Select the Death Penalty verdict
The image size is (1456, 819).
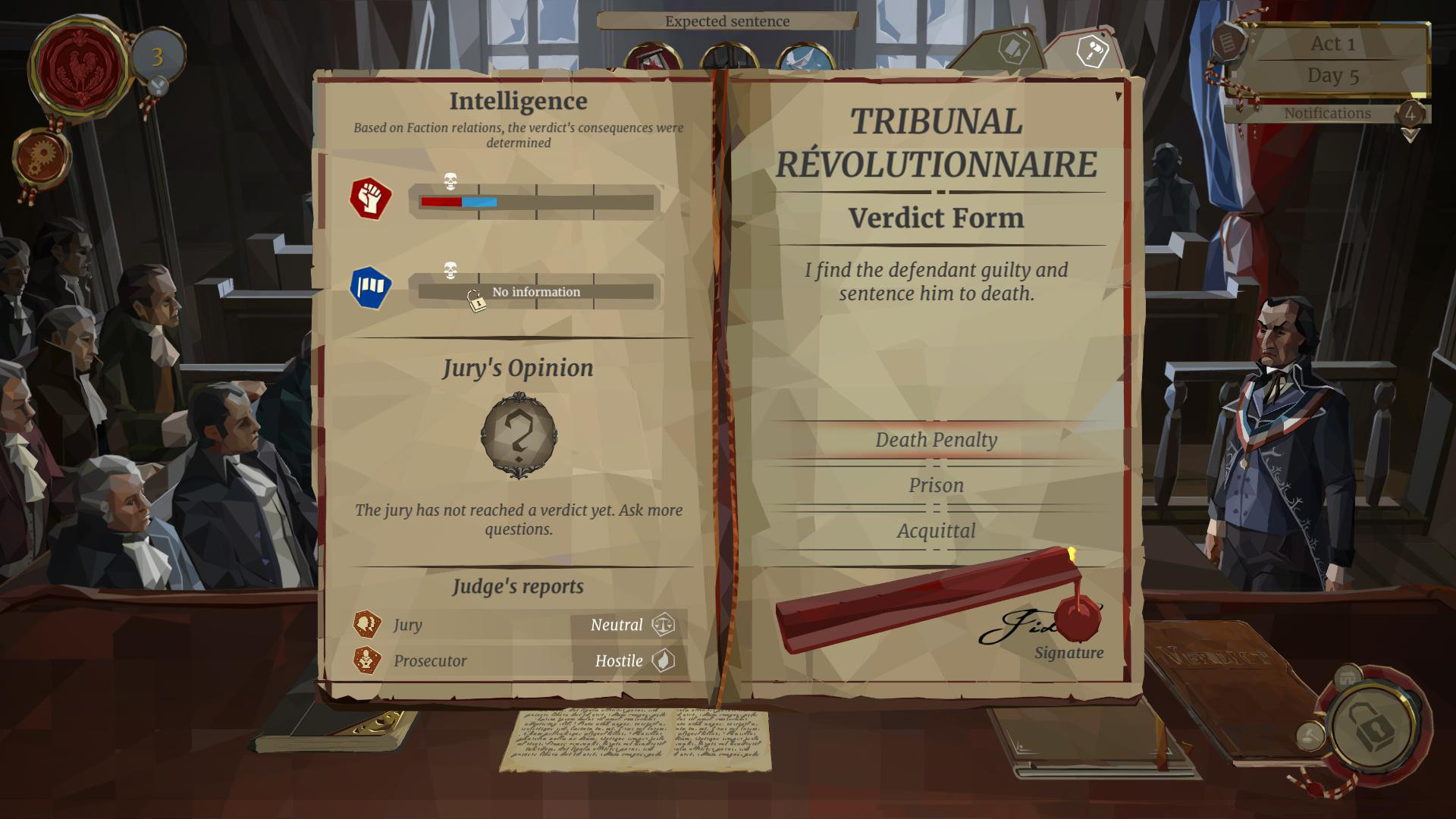[x=936, y=441]
